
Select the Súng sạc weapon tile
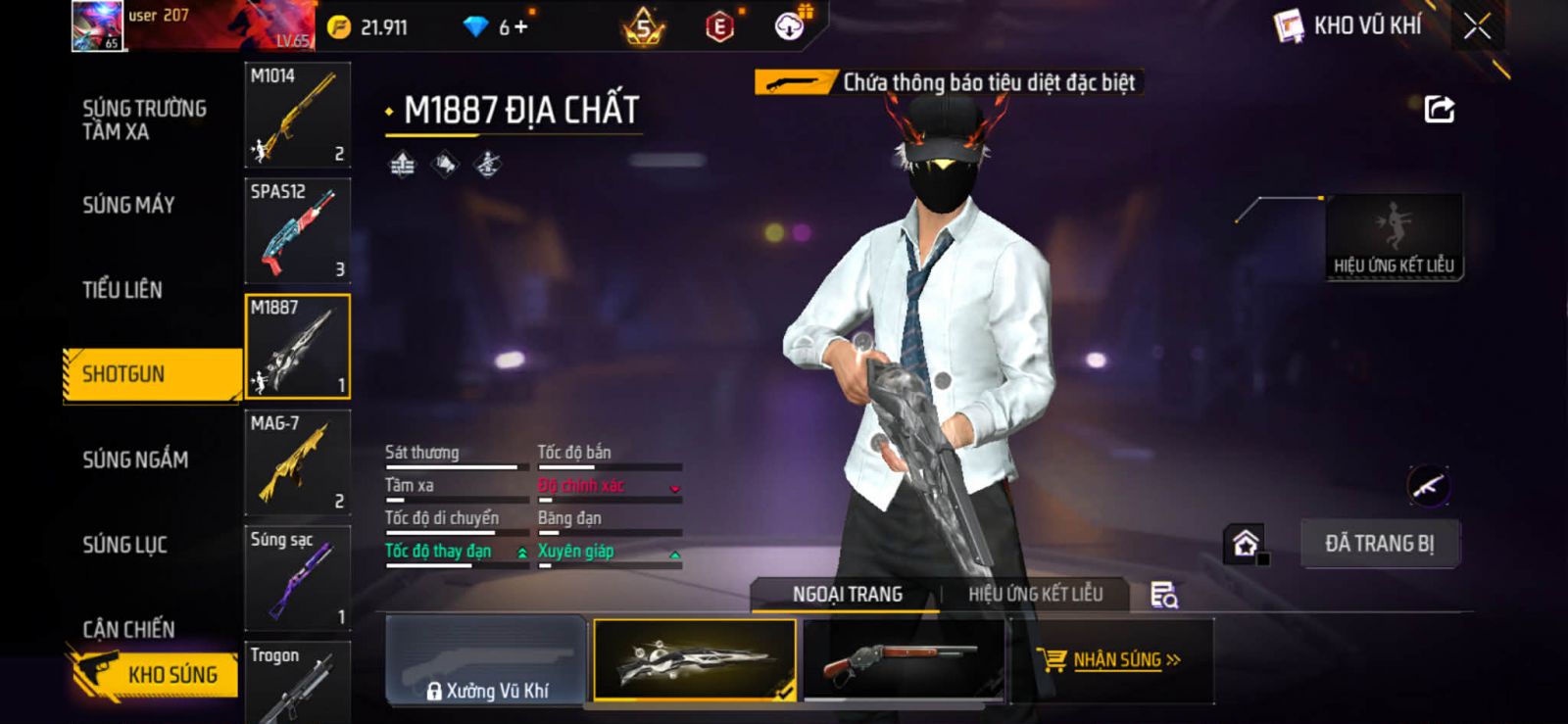297,578
